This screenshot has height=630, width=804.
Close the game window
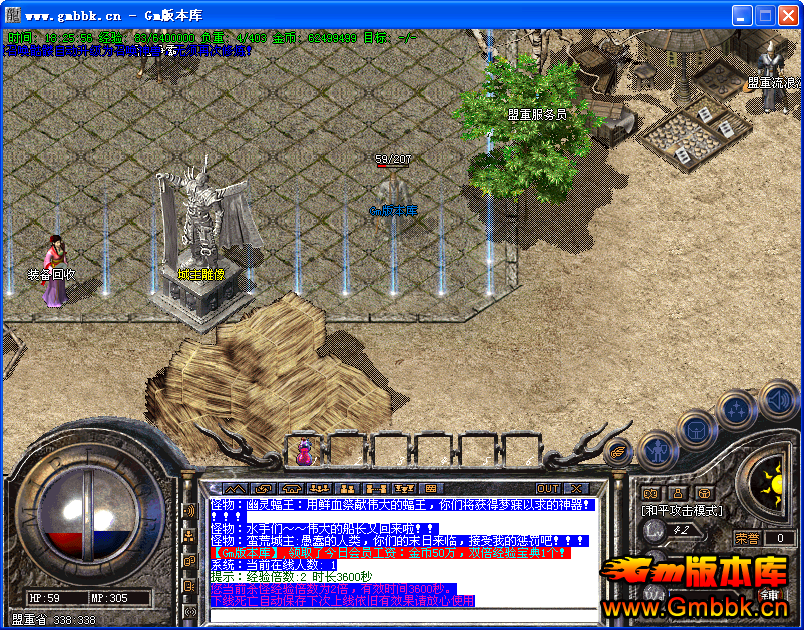tap(788, 15)
